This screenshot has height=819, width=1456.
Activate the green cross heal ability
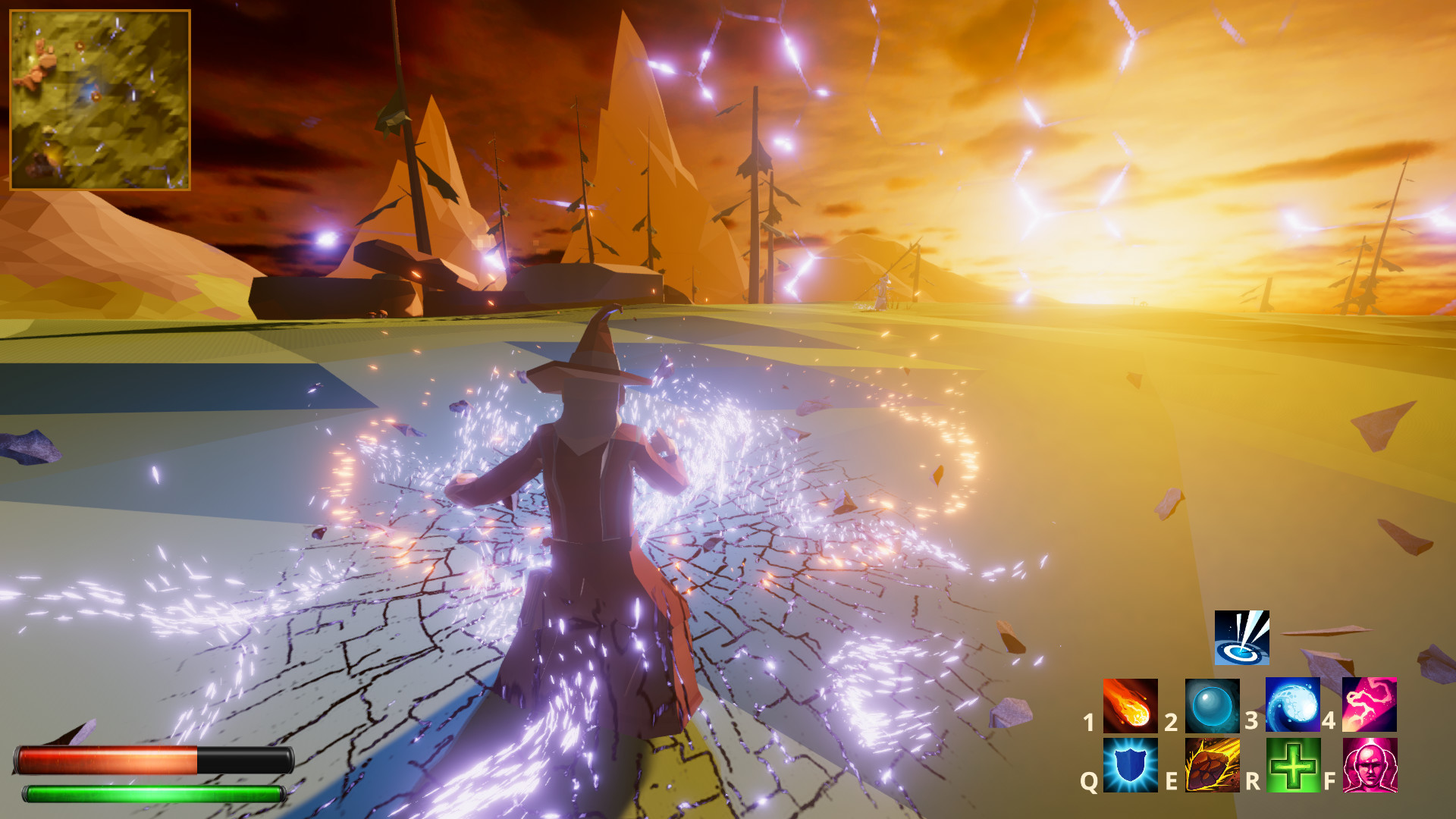1292,765
